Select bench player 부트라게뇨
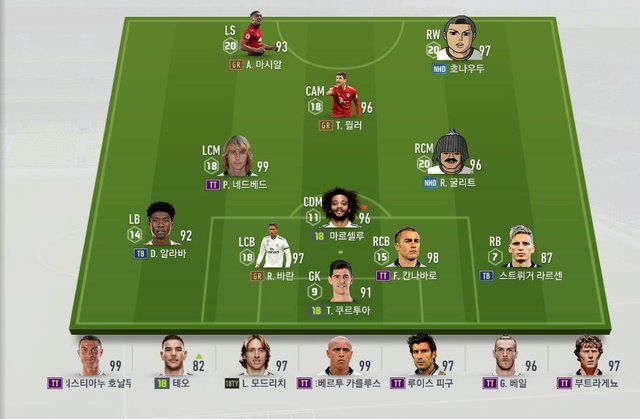The width and height of the screenshot is (640, 419). [x=588, y=356]
